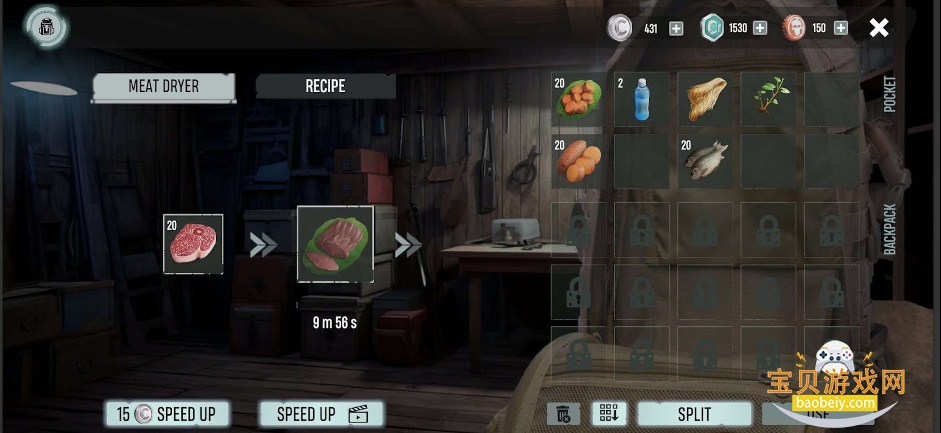This screenshot has width=941, height=433.
Task: Select the fish stack slot
Action: click(x=705, y=161)
